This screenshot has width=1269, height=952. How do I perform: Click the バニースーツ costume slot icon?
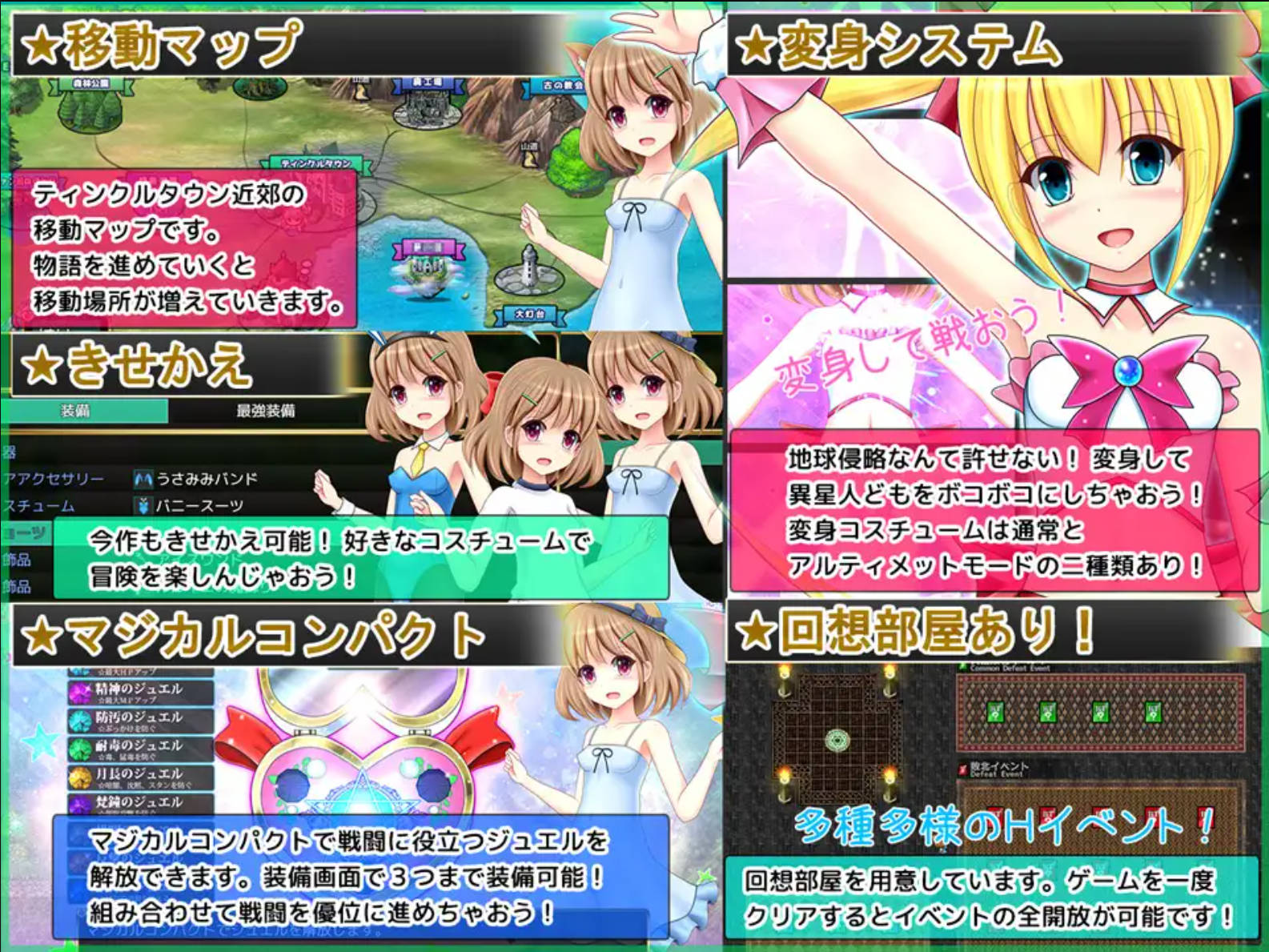click(143, 507)
